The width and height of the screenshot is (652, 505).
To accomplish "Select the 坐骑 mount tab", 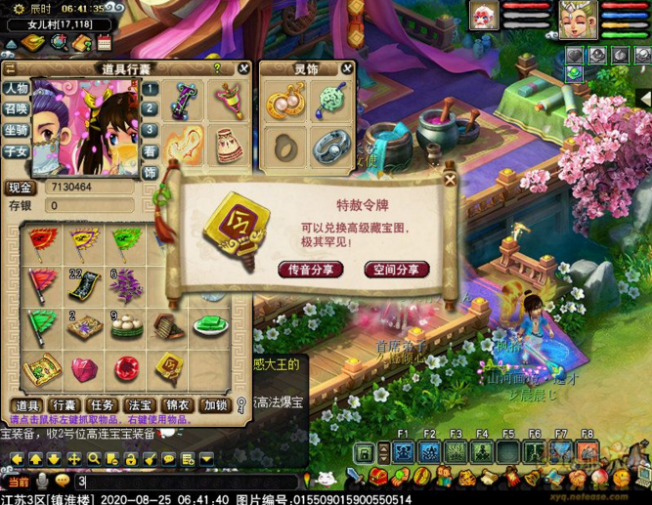I will (x=15, y=130).
